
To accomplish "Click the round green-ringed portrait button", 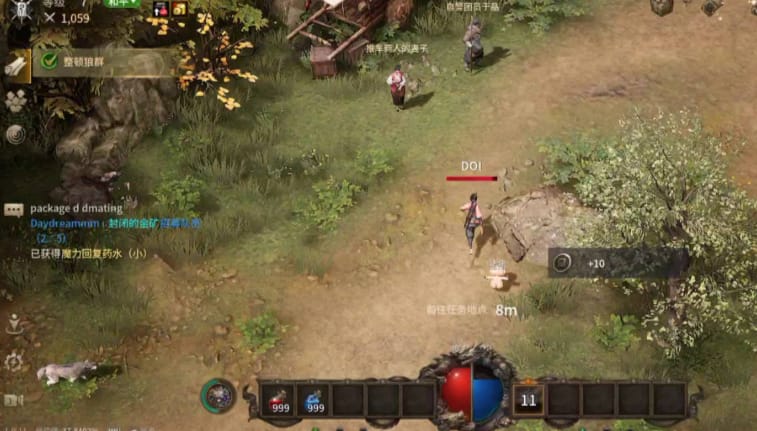I will pos(218,396).
